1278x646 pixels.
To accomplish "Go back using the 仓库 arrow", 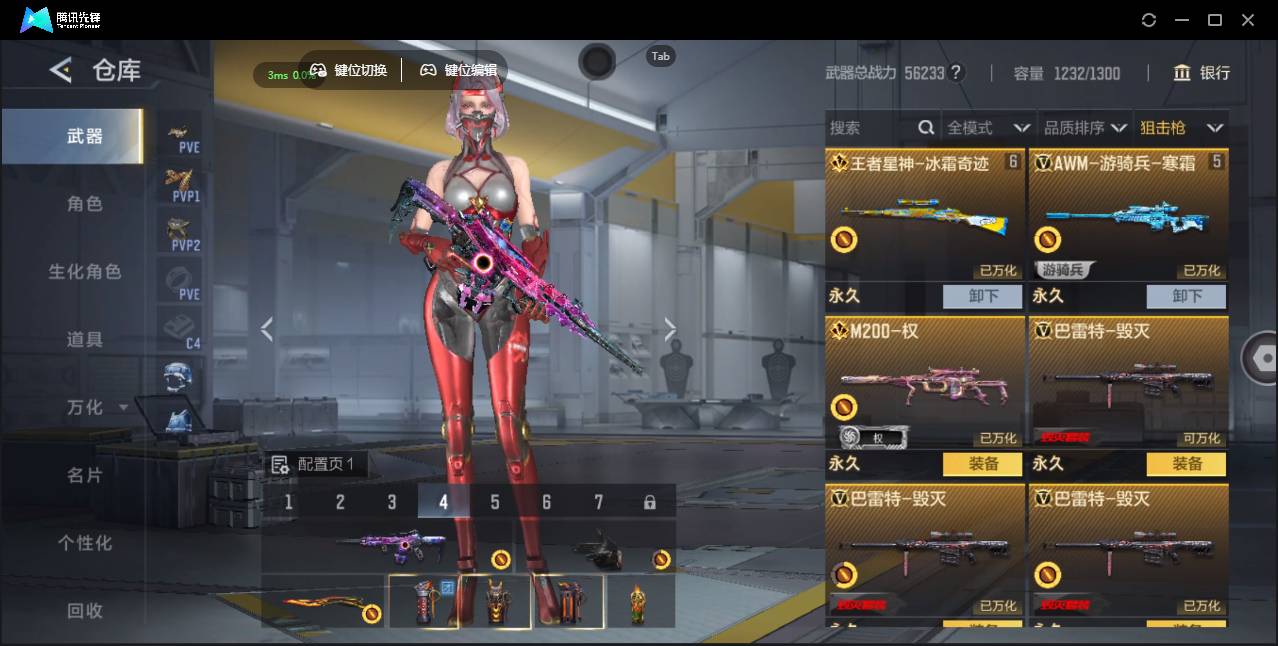I will point(61,70).
